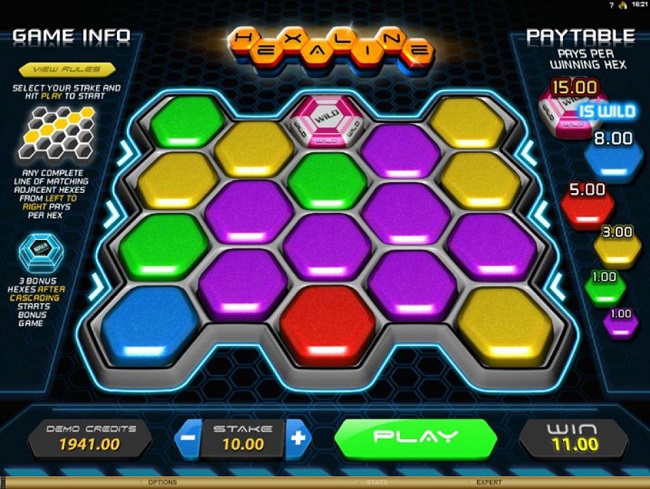Switch to Expert mode
This screenshot has width=650, height=489.
click(489, 482)
